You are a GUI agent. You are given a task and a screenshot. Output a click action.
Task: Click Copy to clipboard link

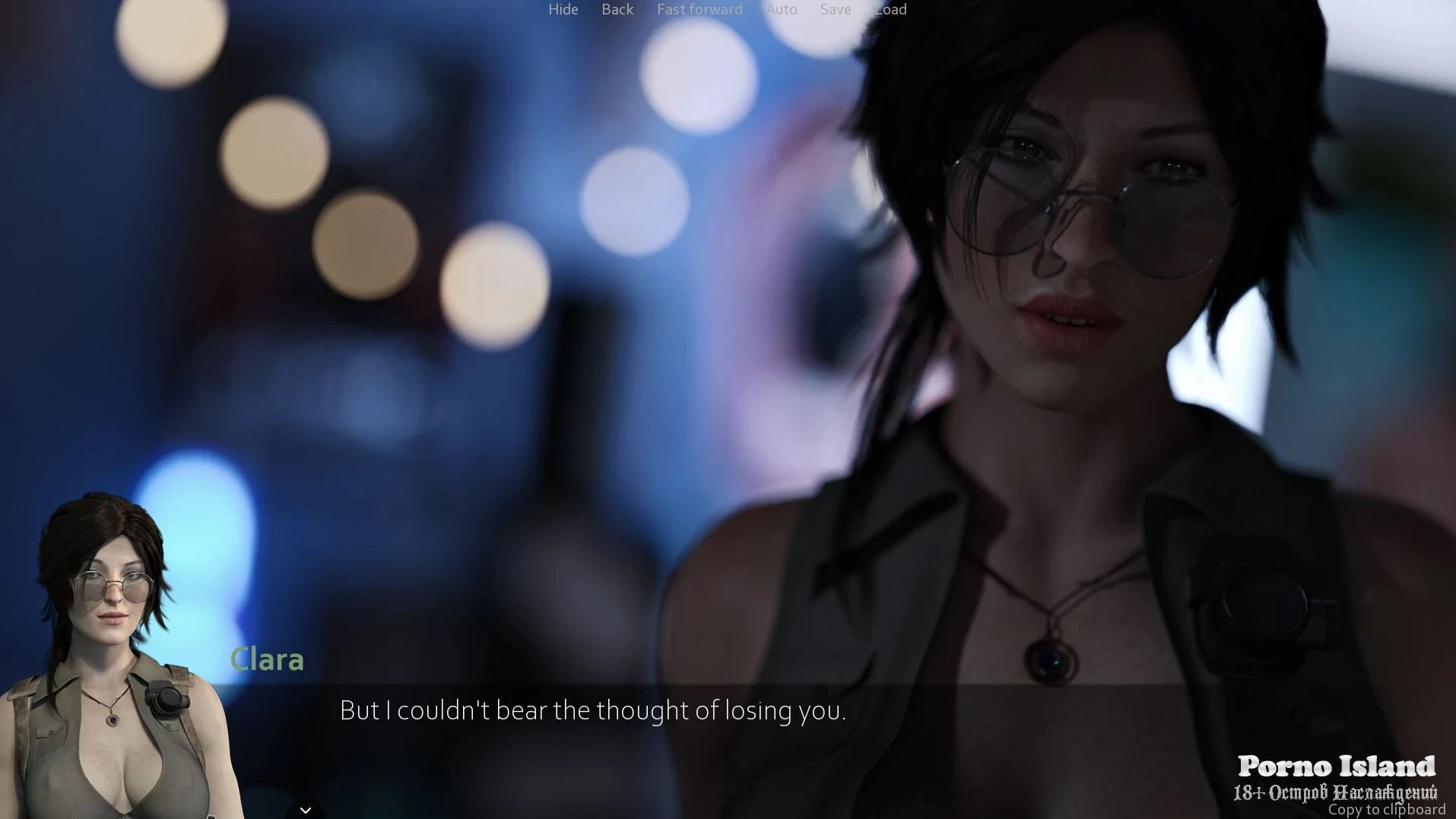(x=1386, y=810)
